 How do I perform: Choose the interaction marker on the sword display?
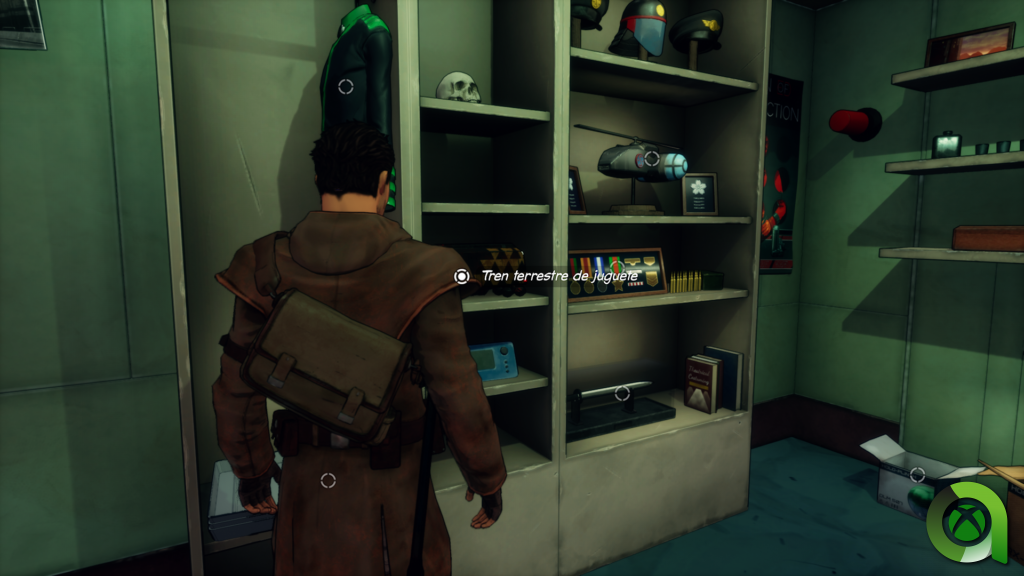622,393
